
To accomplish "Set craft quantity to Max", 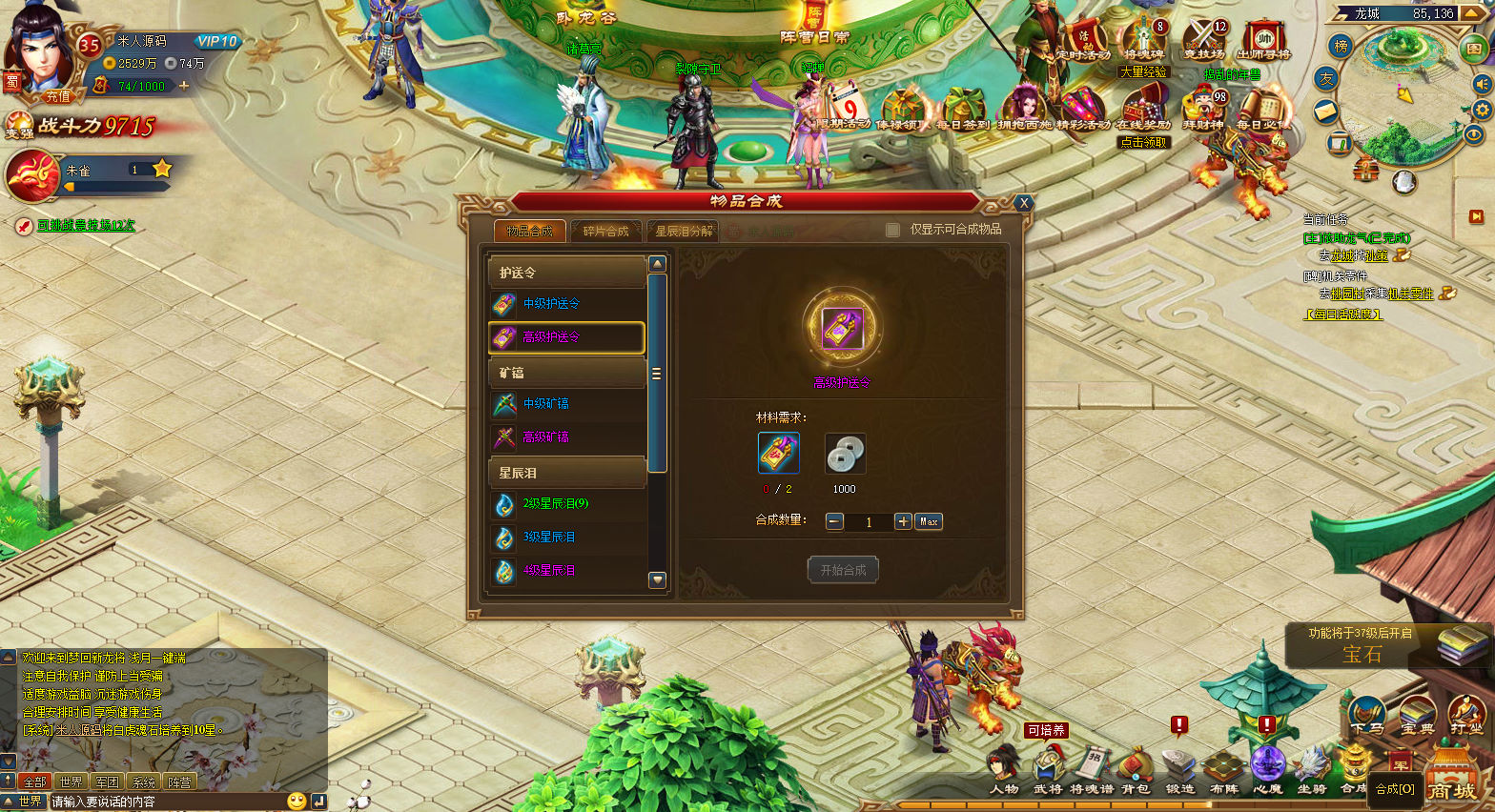I will [x=929, y=521].
